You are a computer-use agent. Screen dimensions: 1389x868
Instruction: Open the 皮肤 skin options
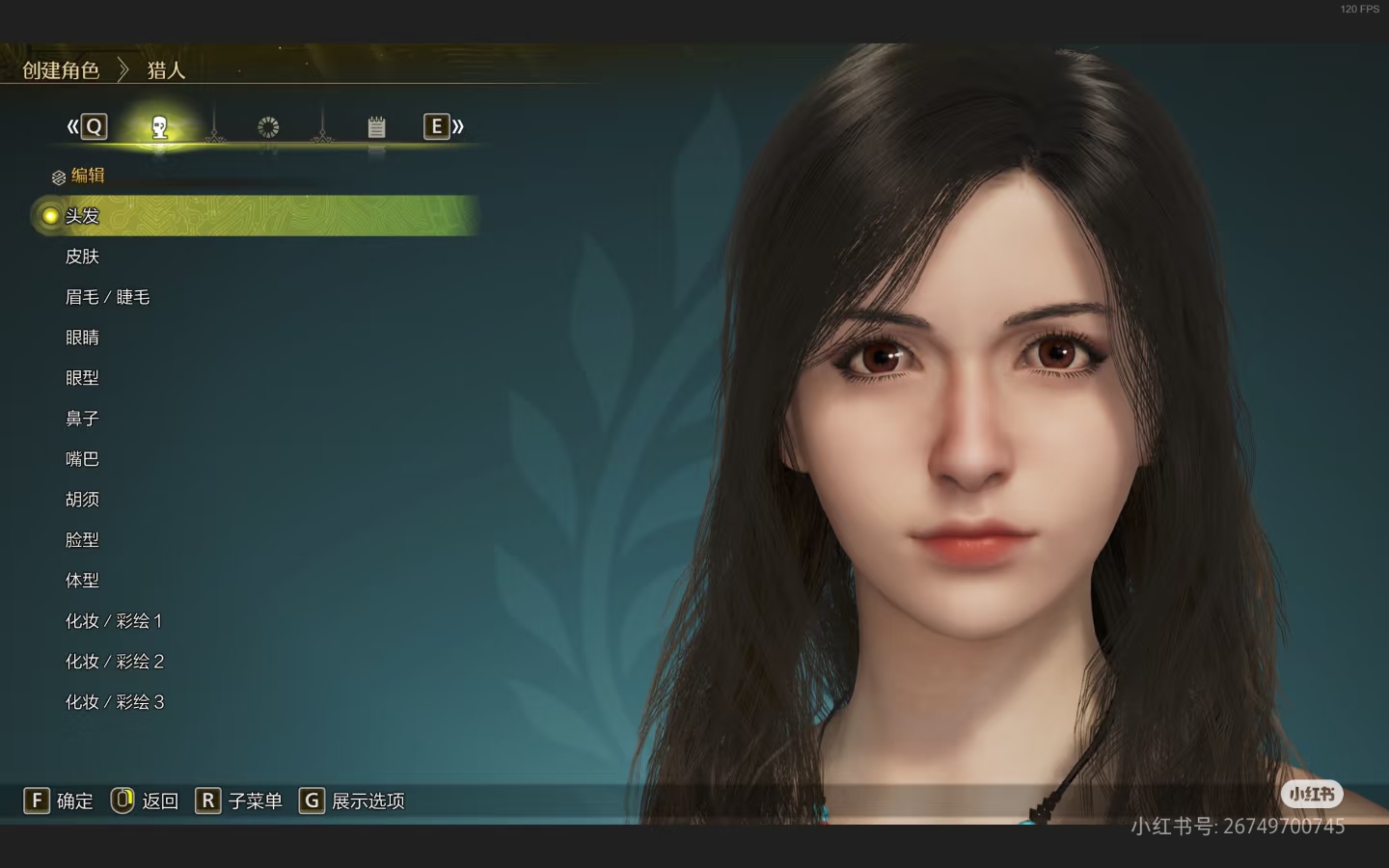point(83,257)
